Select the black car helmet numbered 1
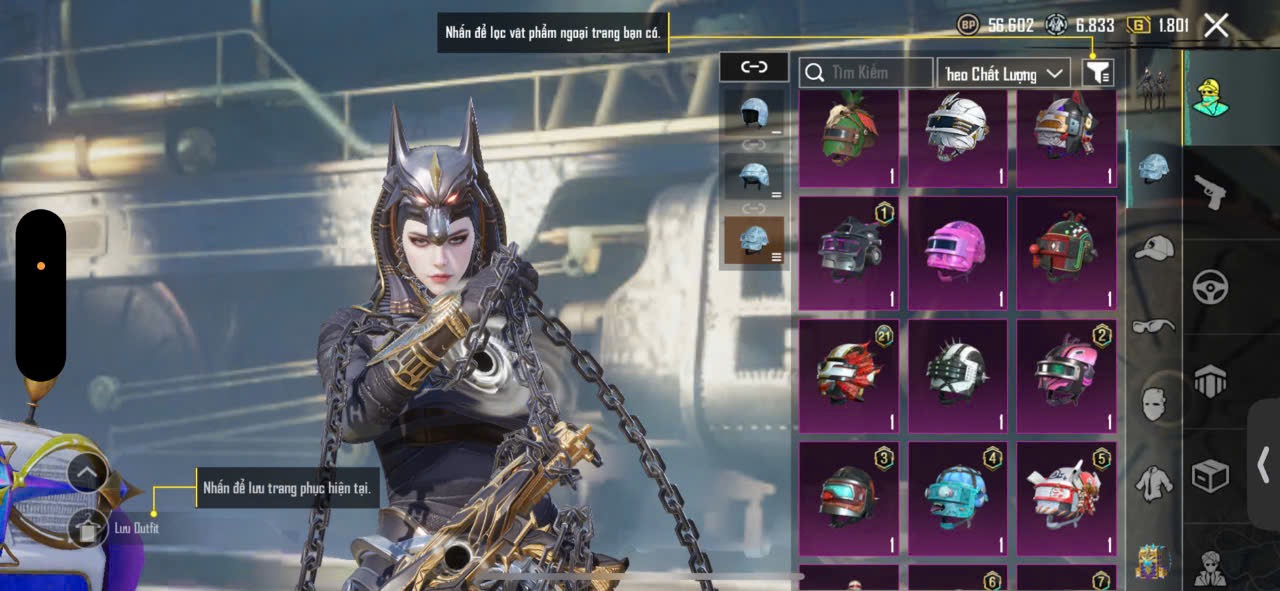This screenshot has height=591, width=1280. [x=849, y=252]
